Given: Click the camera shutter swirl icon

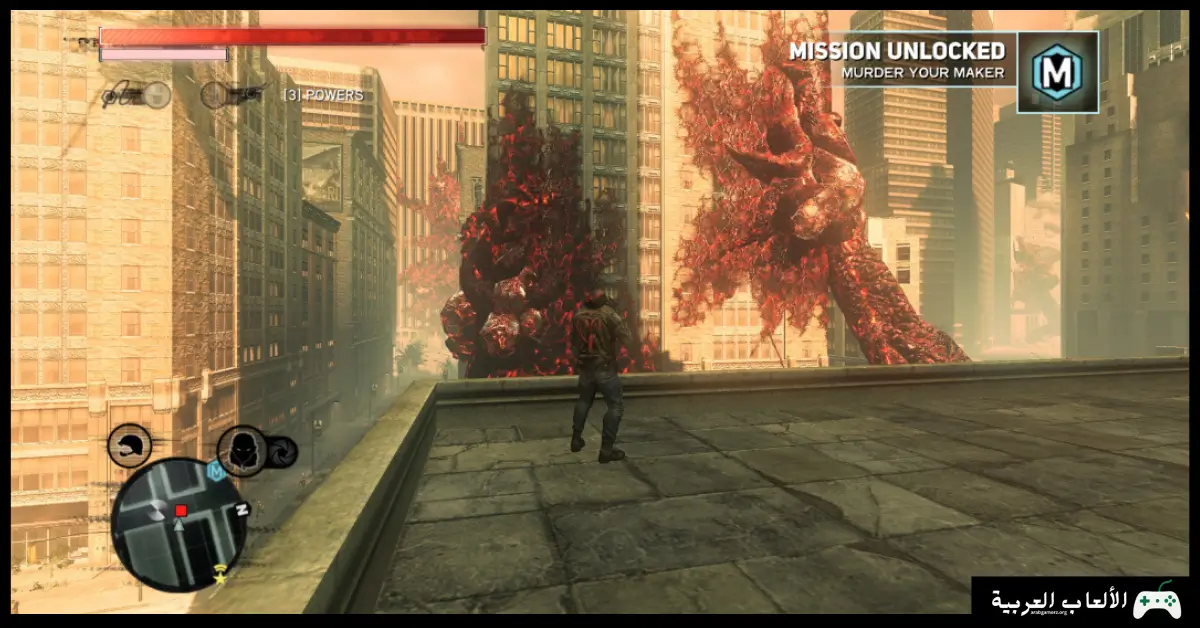Looking at the screenshot, I should [x=282, y=452].
